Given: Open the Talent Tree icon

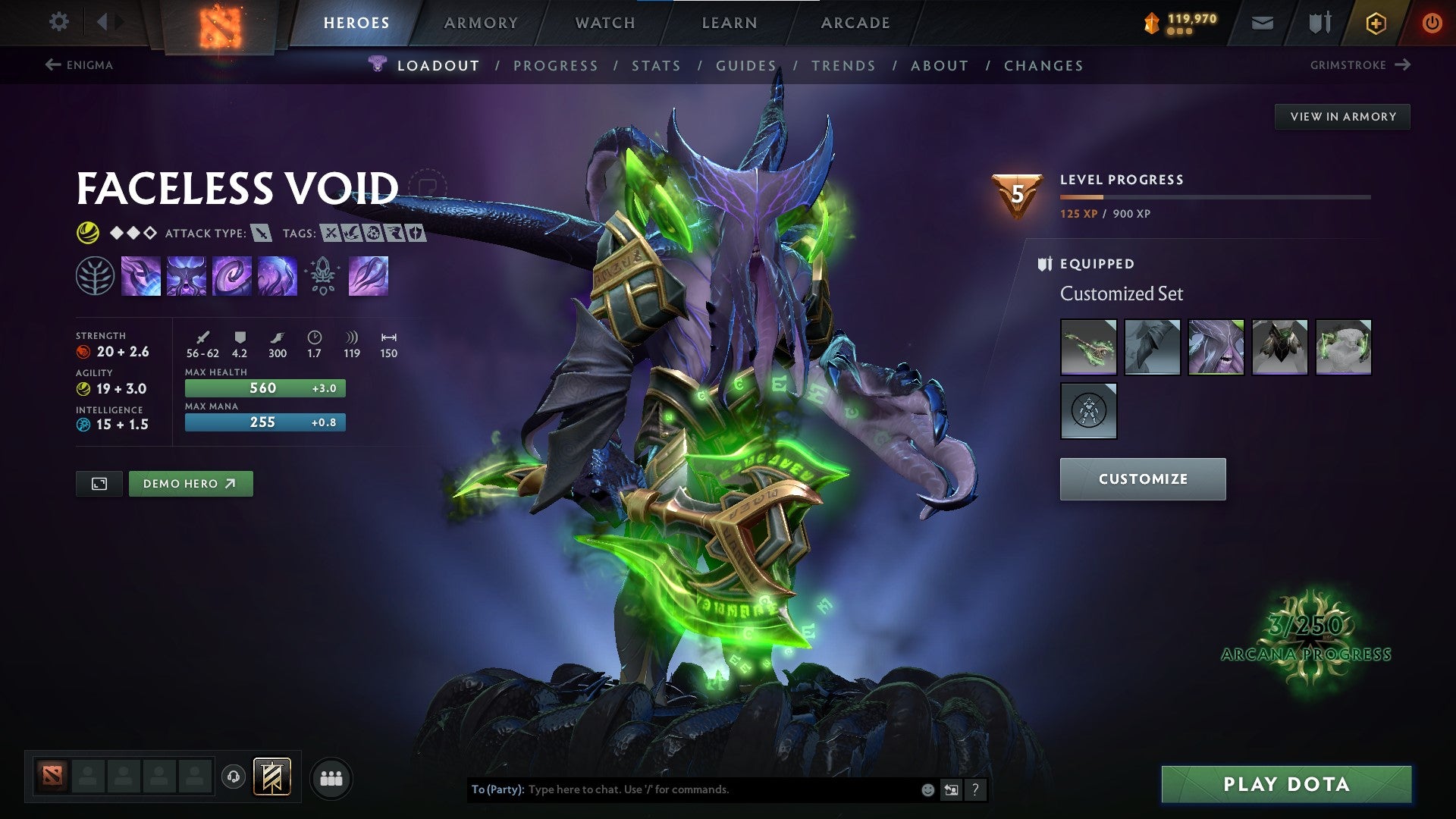Looking at the screenshot, I should 95,275.
